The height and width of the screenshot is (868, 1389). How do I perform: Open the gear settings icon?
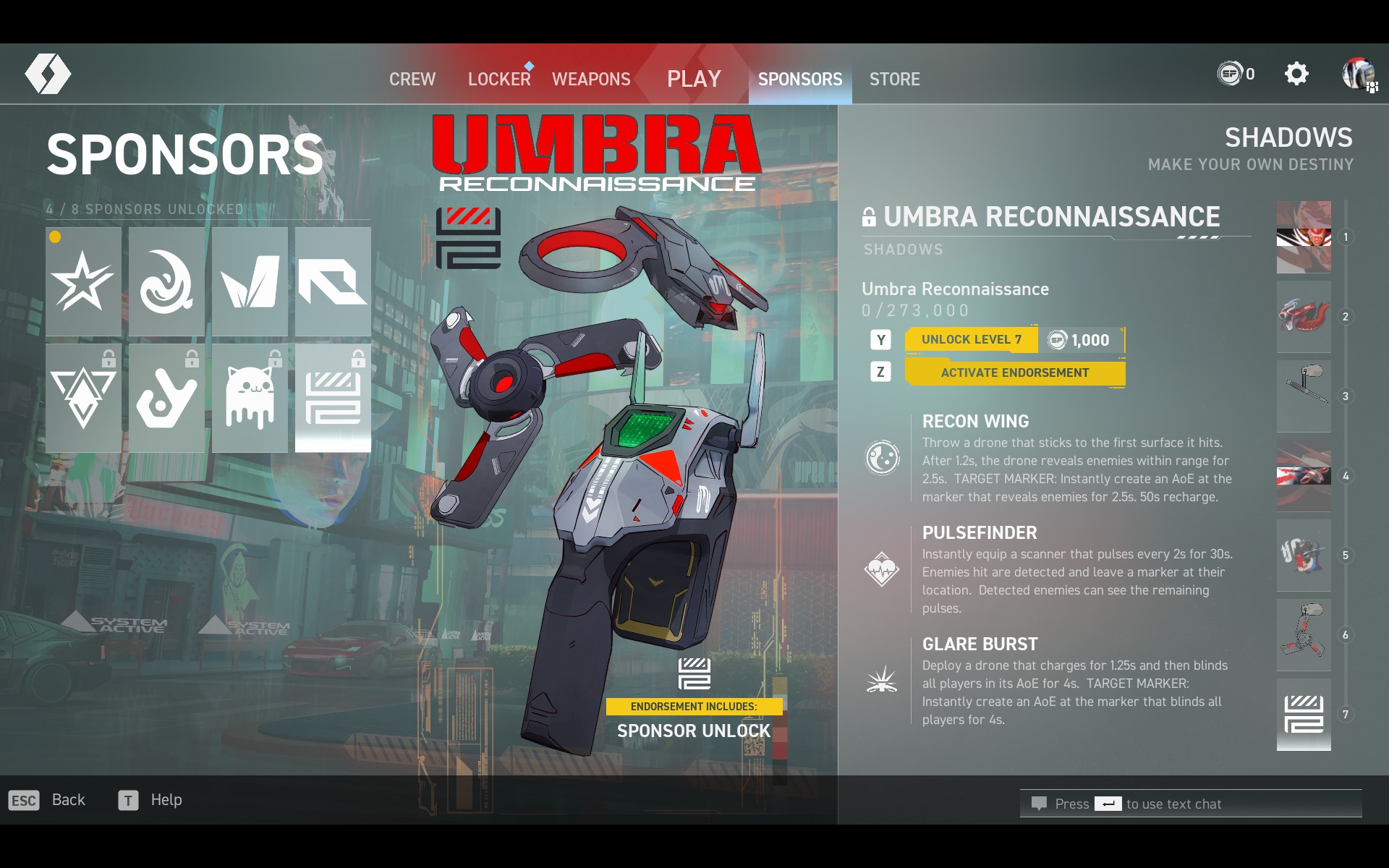pyautogui.click(x=1296, y=74)
